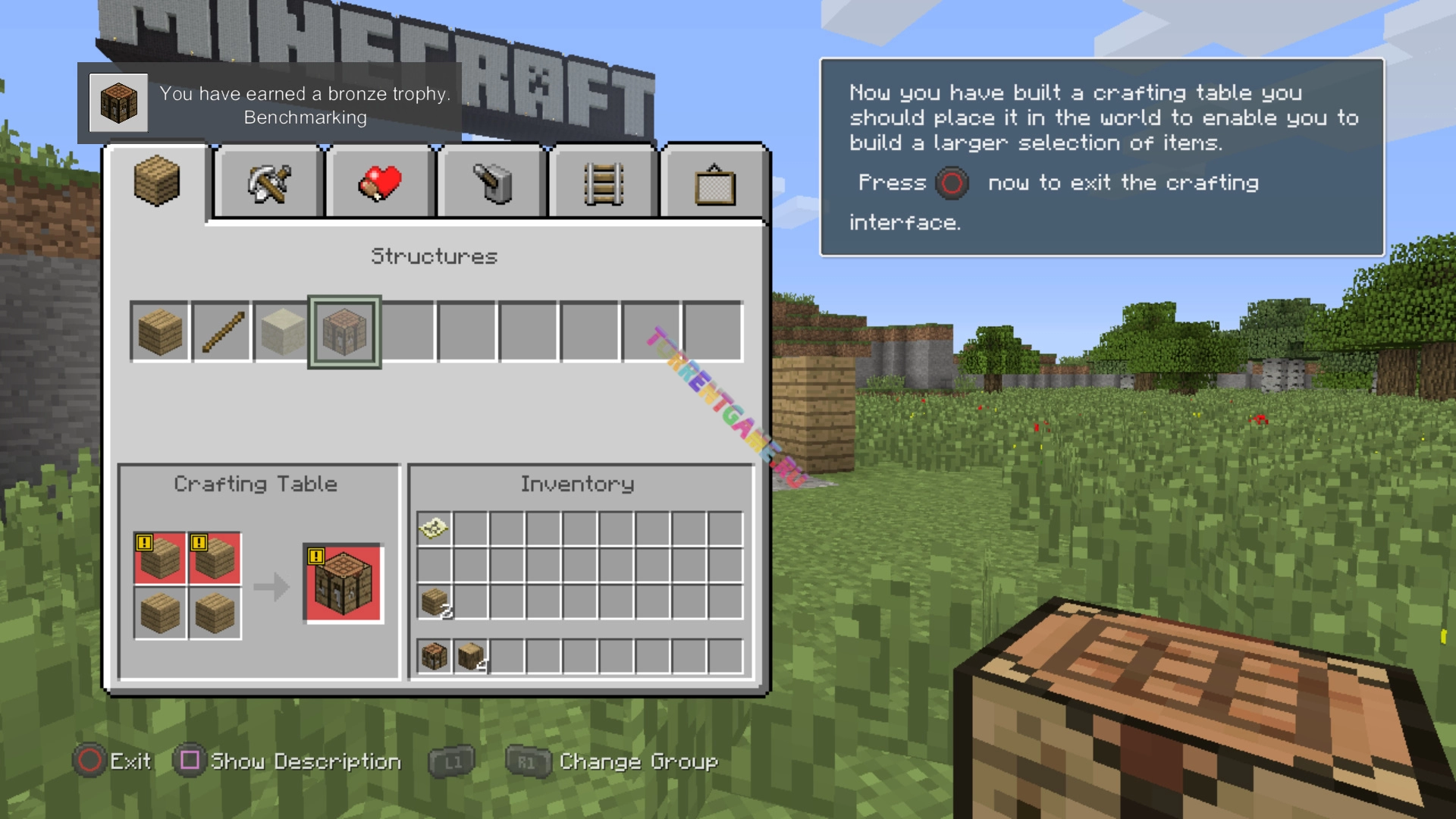Screen dimensions: 1456x819
Task: Select the map in the inventory
Action: pyautogui.click(x=435, y=528)
